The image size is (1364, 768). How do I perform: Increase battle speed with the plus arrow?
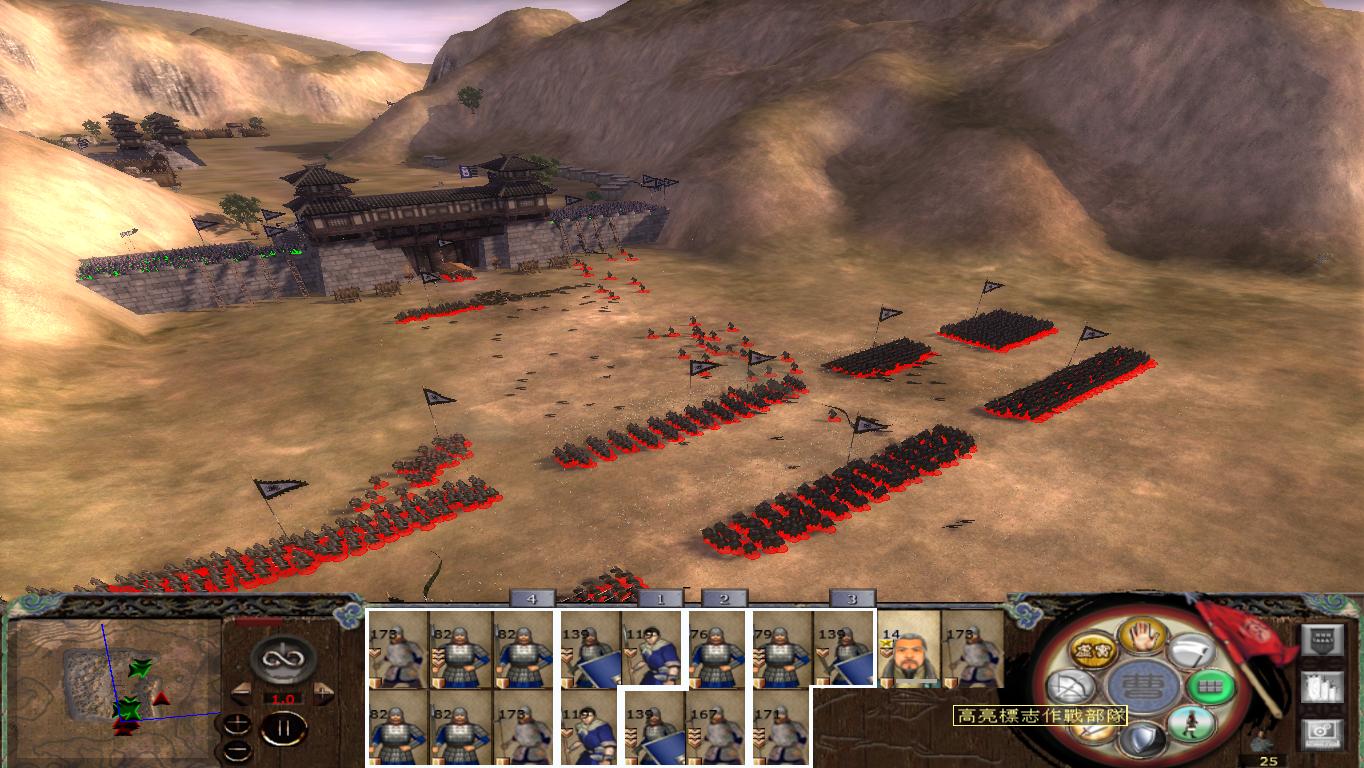tap(323, 693)
